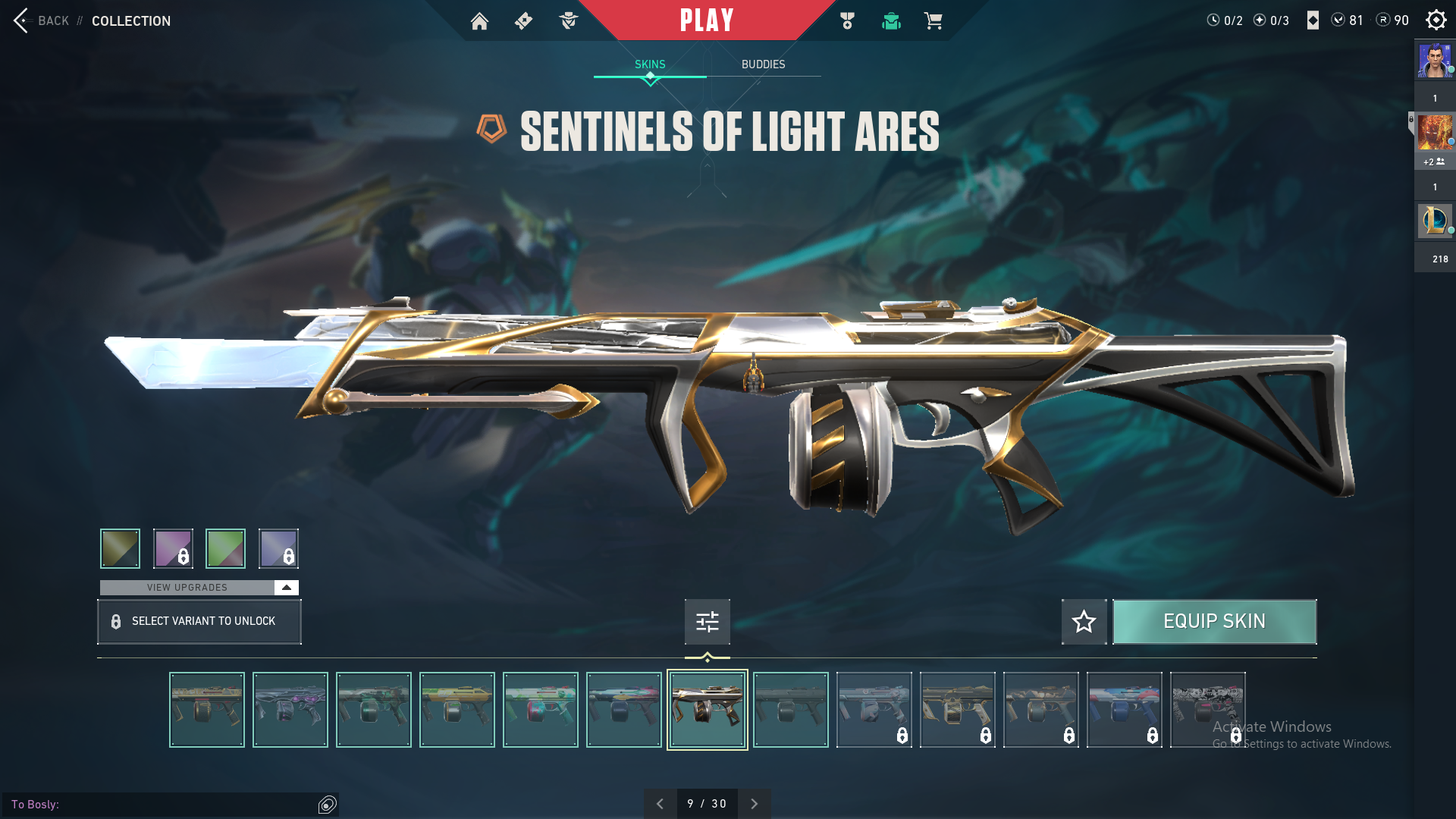
Task: Equip the Sentinels of Light skin
Action: pyautogui.click(x=1214, y=622)
